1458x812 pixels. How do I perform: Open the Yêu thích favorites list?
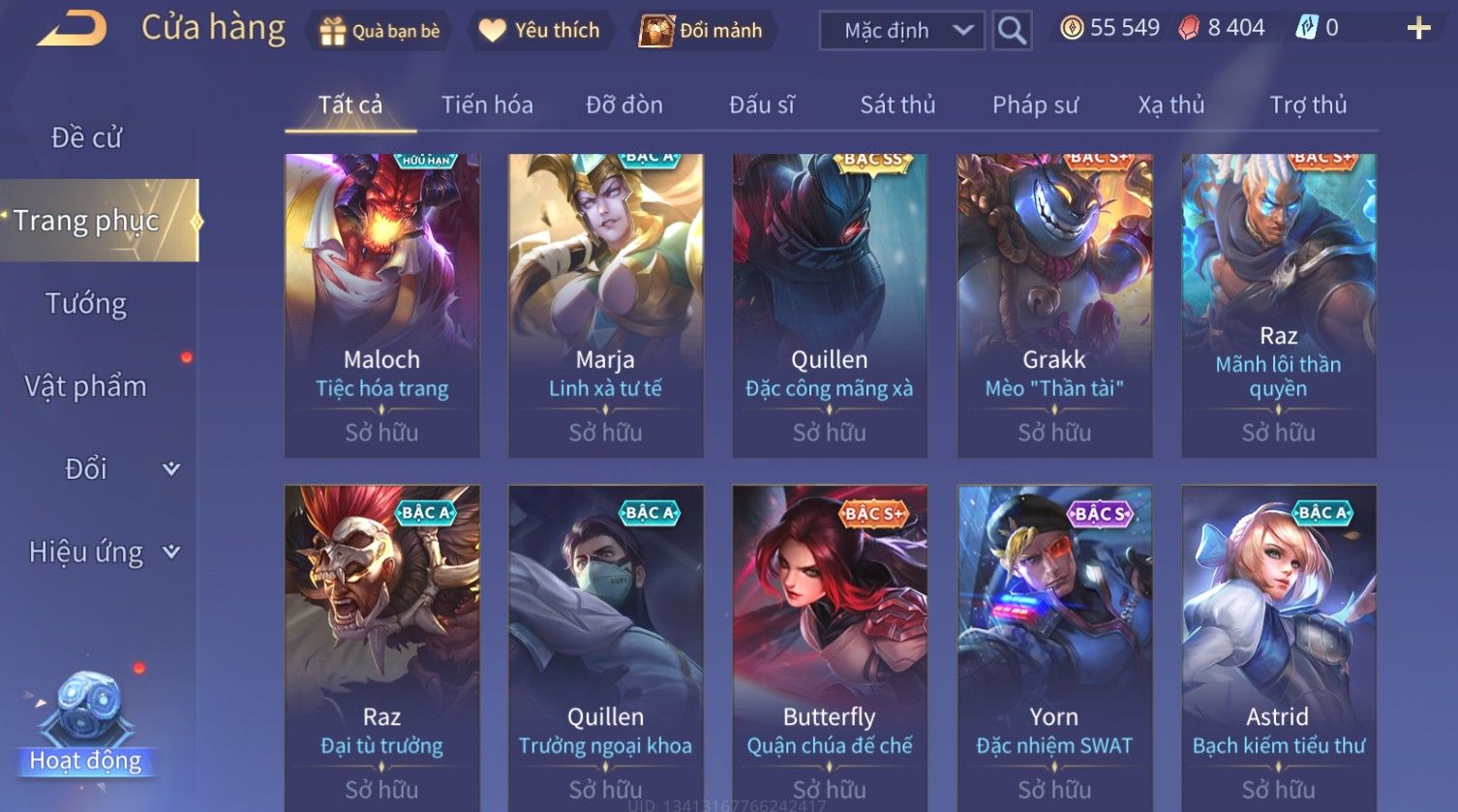tap(539, 31)
